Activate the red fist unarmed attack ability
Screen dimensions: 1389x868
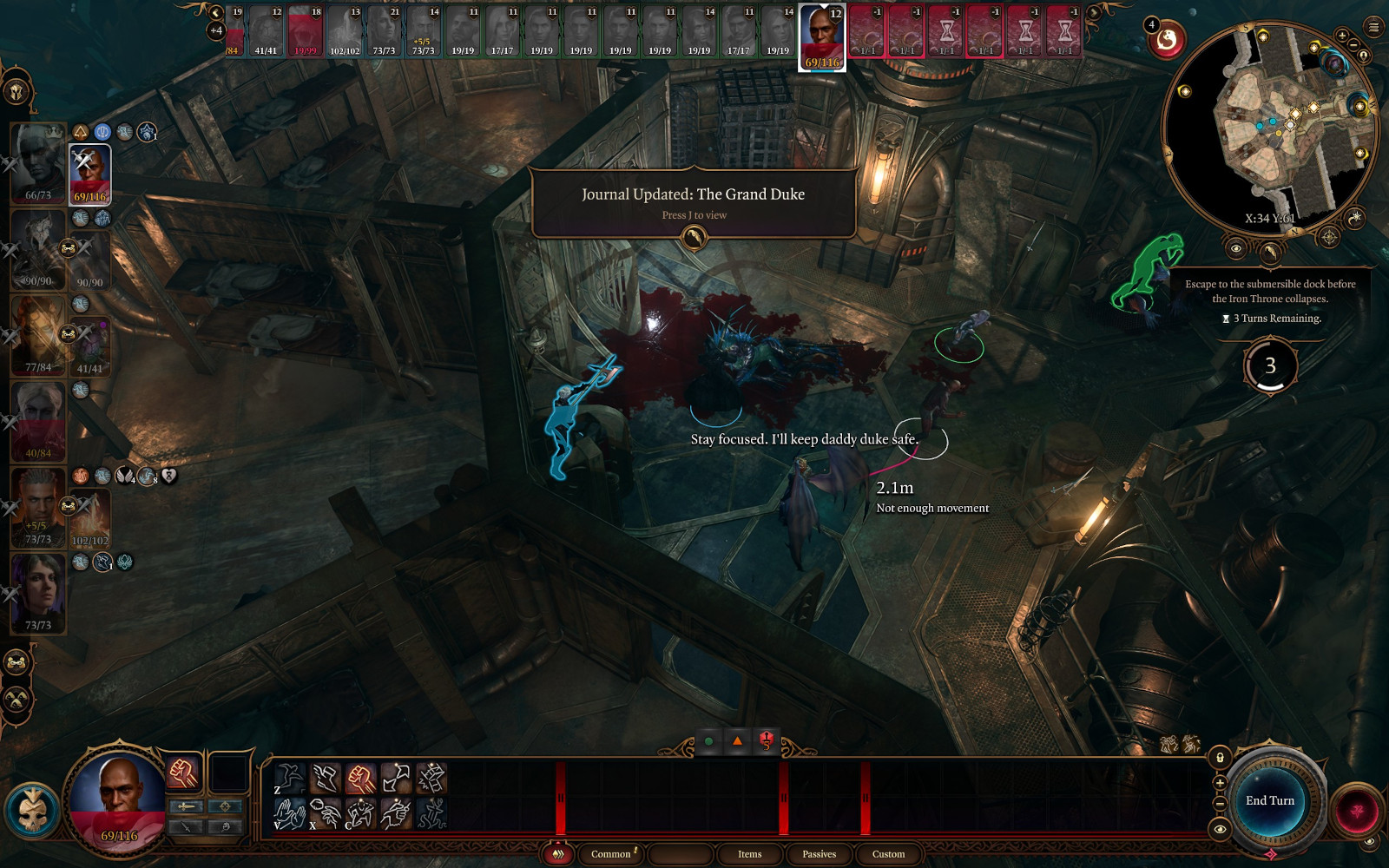point(360,778)
